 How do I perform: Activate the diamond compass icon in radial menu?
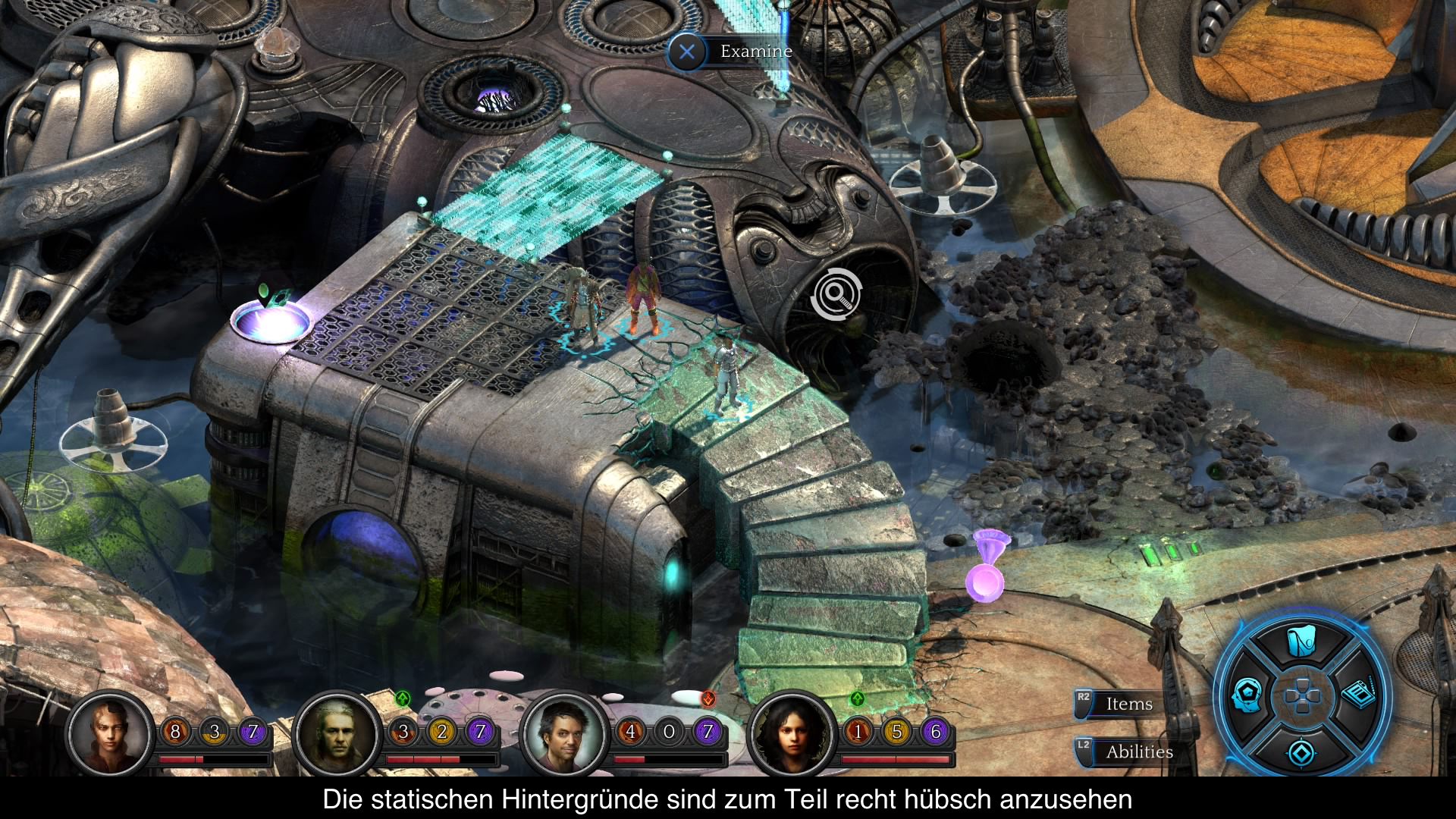[1301, 752]
